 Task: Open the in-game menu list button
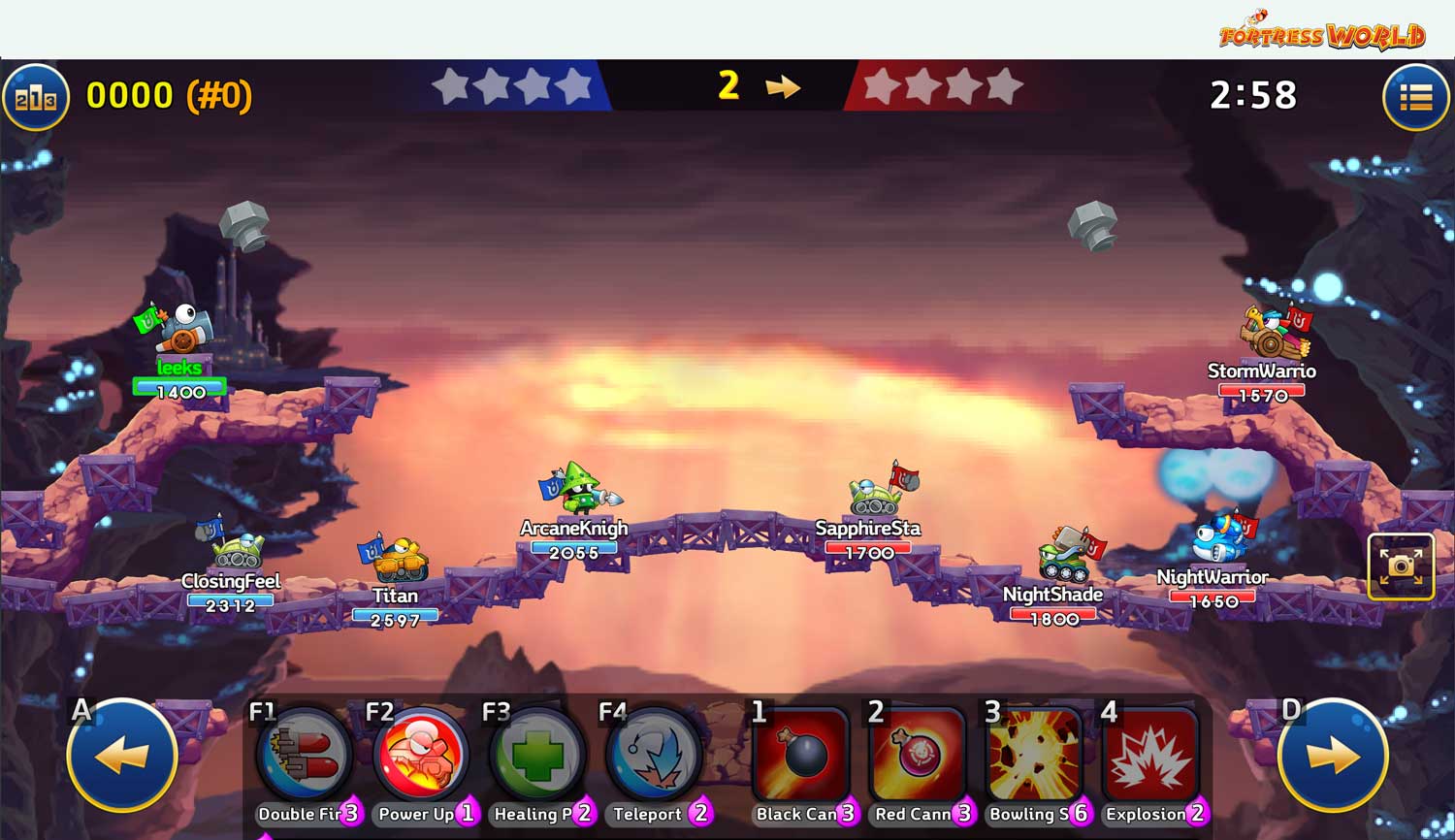pyautogui.click(x=1414, y=96)
